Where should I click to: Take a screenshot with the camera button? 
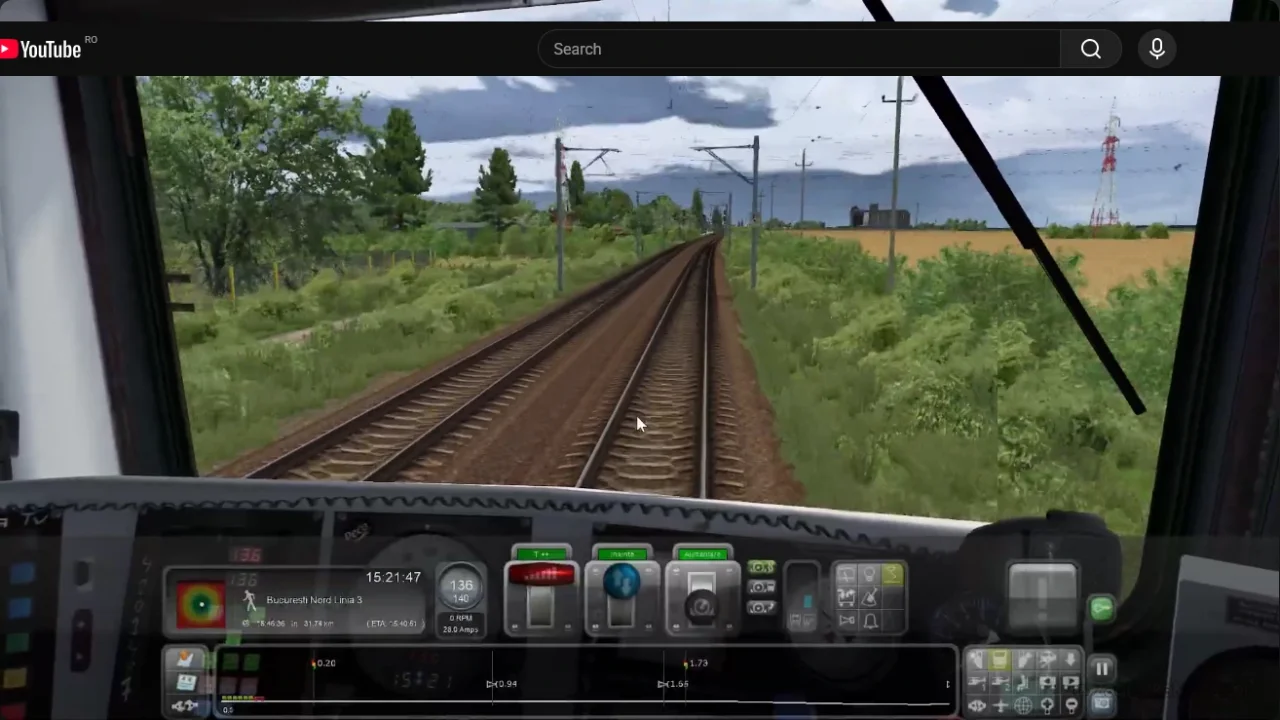tap(1101, 703)
